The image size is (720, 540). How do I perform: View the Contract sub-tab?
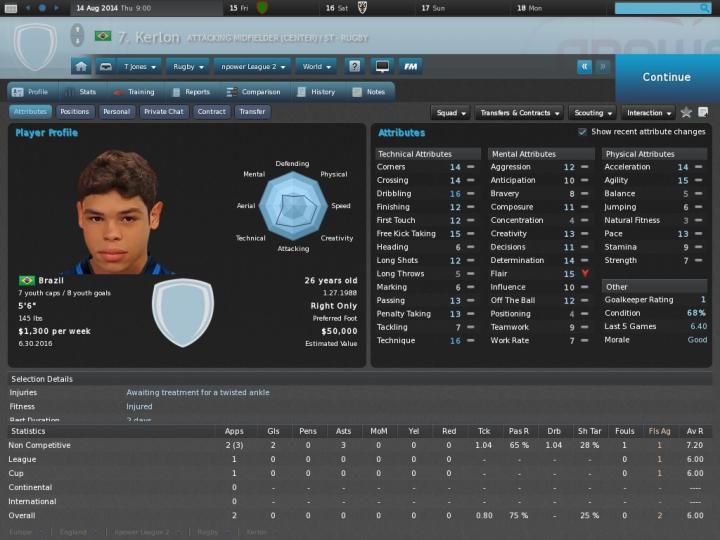[x=211, y=112]
